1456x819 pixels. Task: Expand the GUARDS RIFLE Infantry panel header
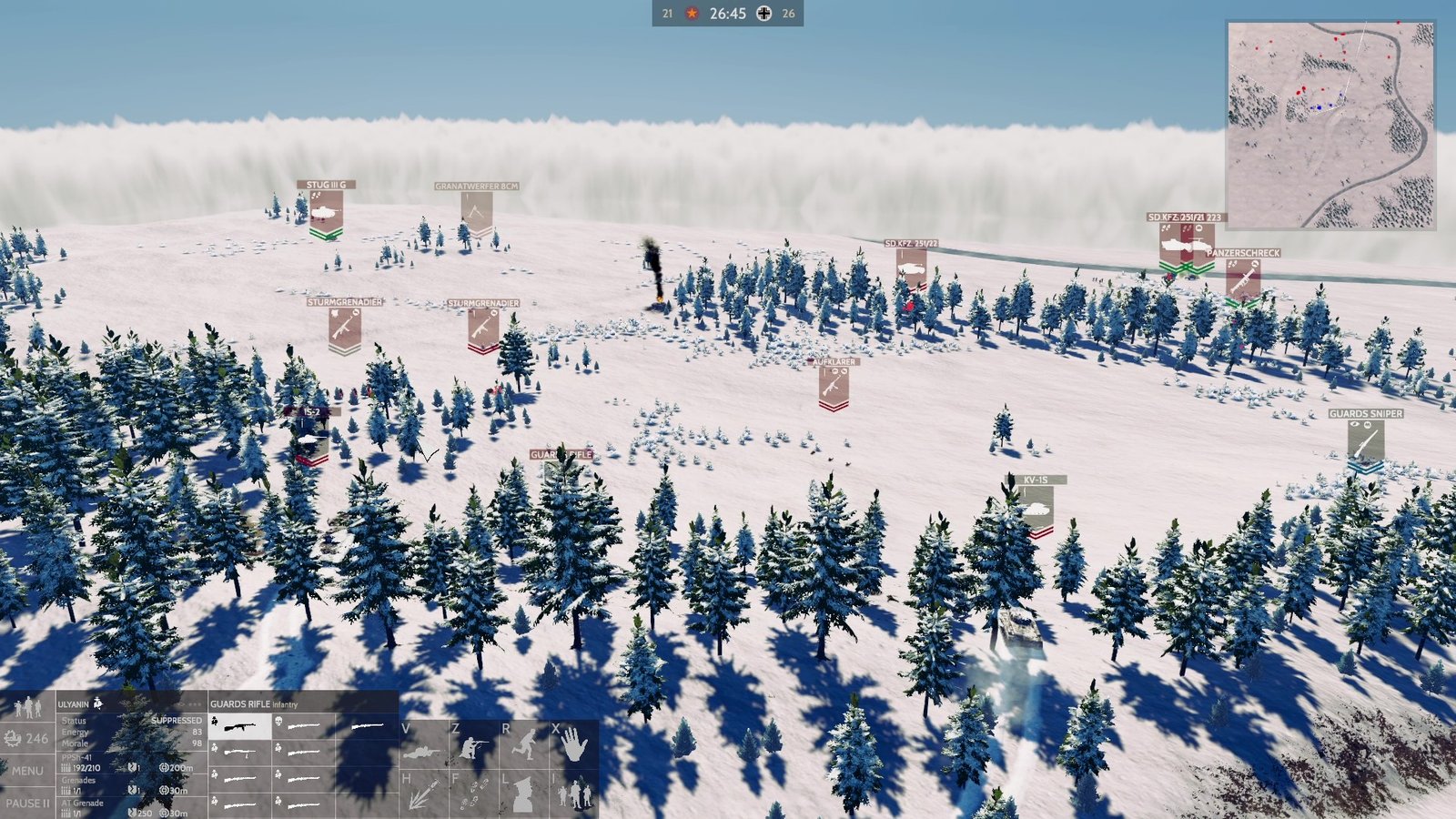pyautogui.click(x=255, y=704)
